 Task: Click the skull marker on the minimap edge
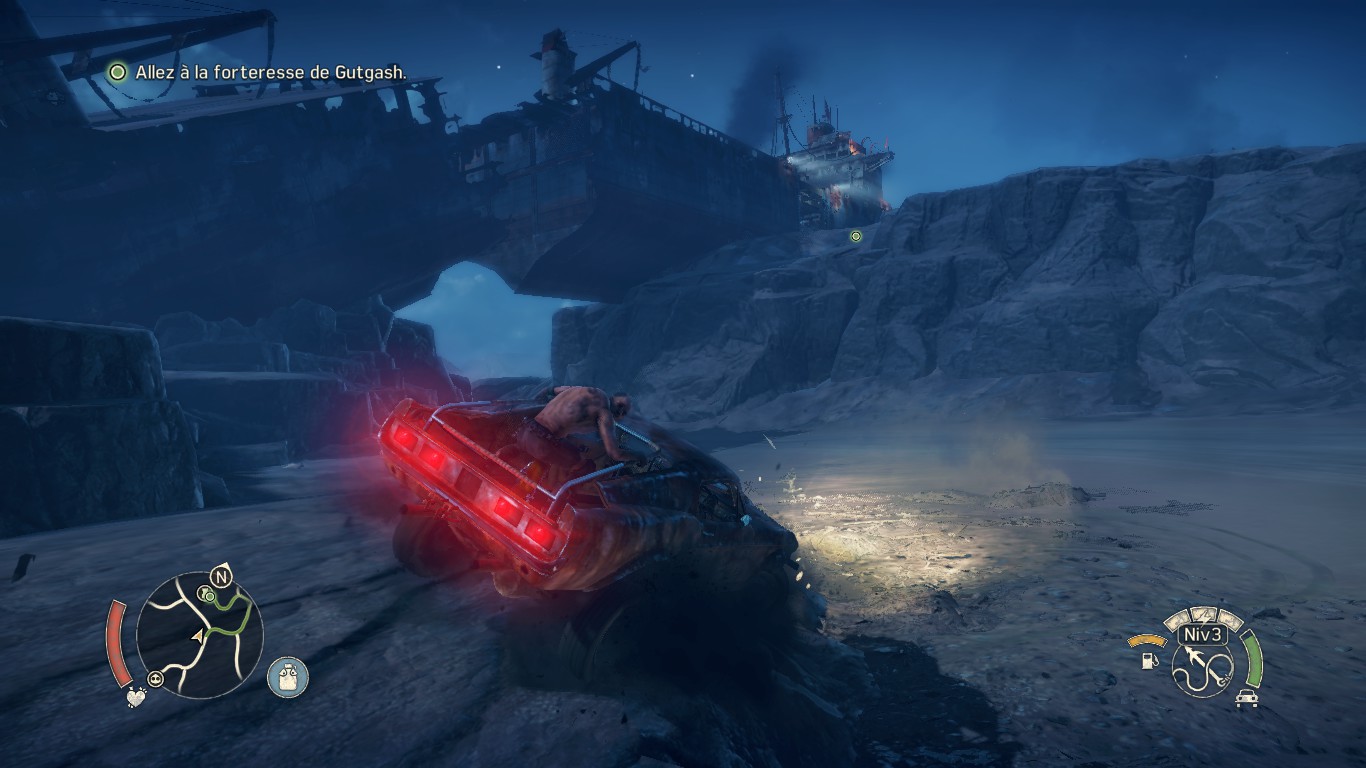coord(156,679)
